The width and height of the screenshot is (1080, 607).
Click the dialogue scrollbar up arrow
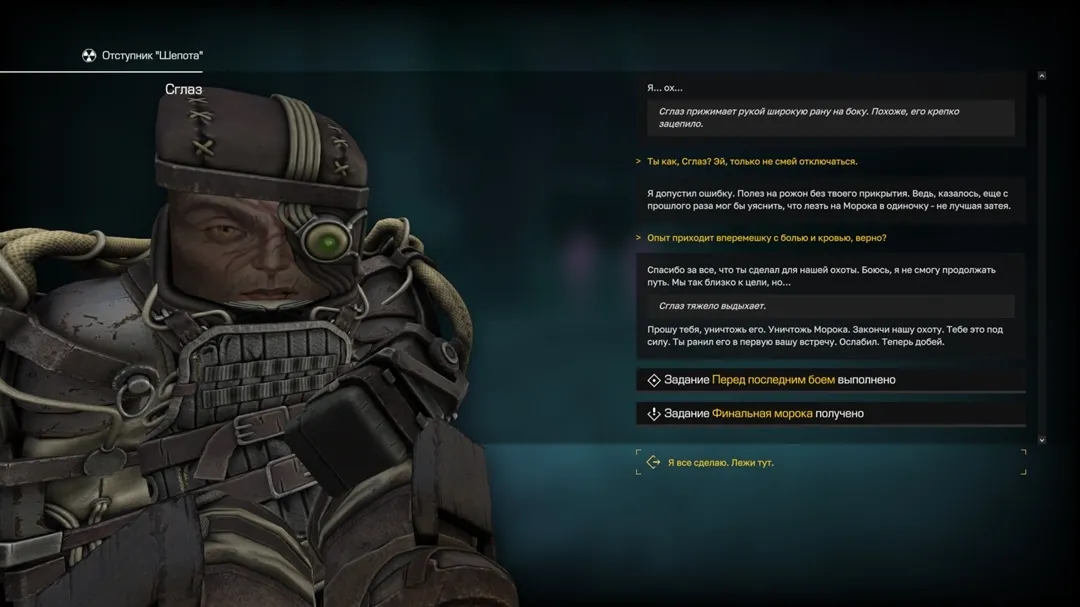pos(1042,75)
